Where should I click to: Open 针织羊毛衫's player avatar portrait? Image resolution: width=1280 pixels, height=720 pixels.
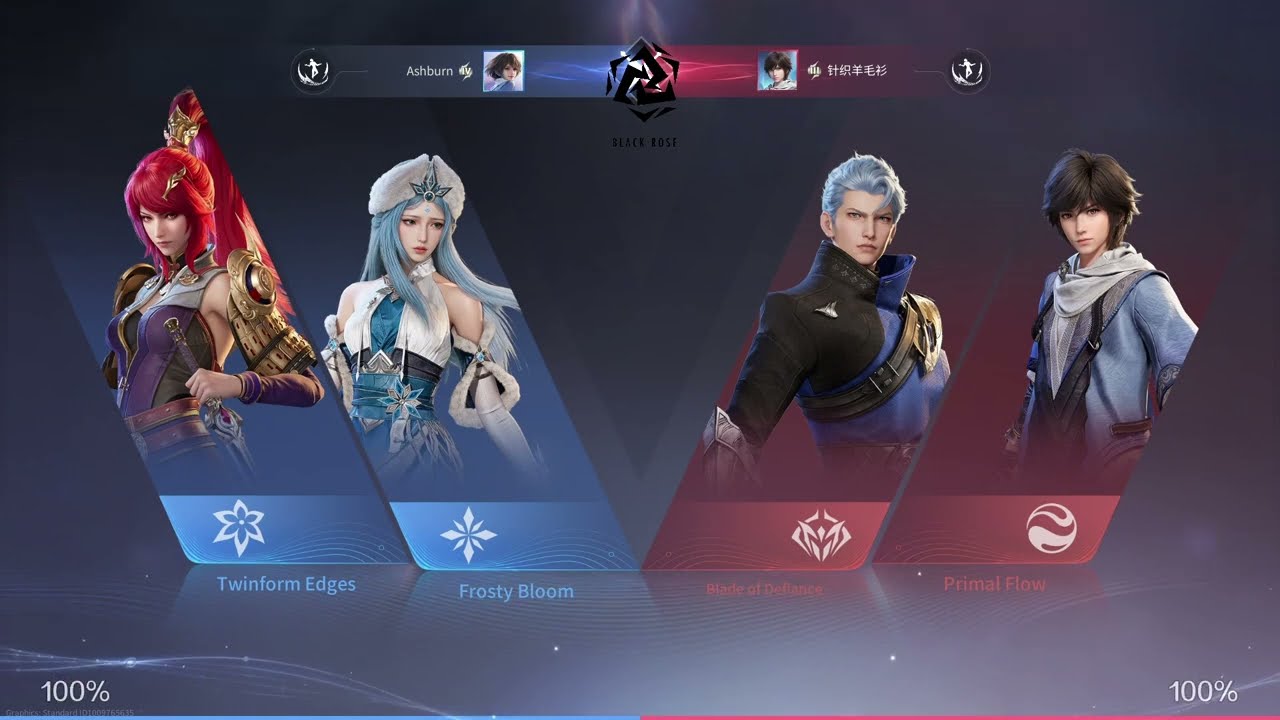point(777,71)
